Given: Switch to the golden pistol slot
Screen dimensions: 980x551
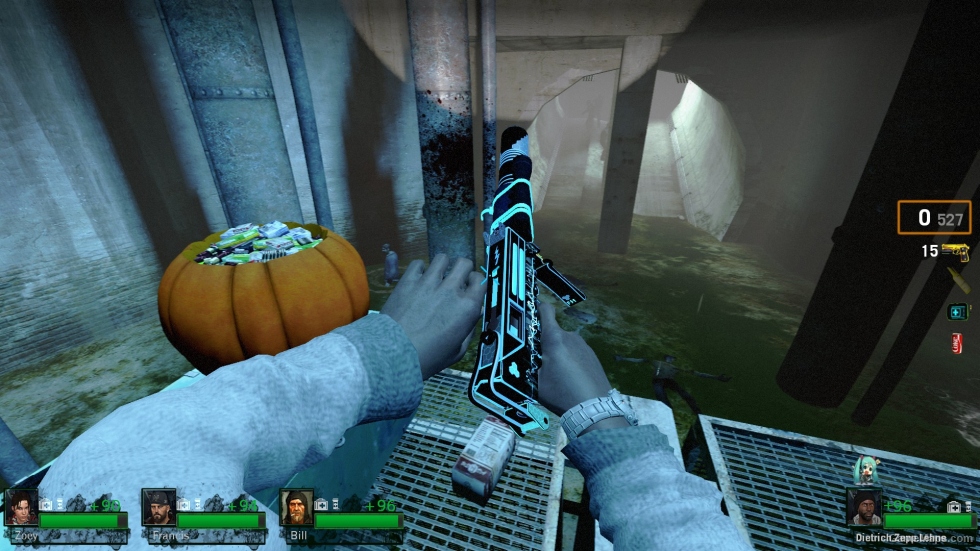Looking at the screenshot, I should click(955, 251).
